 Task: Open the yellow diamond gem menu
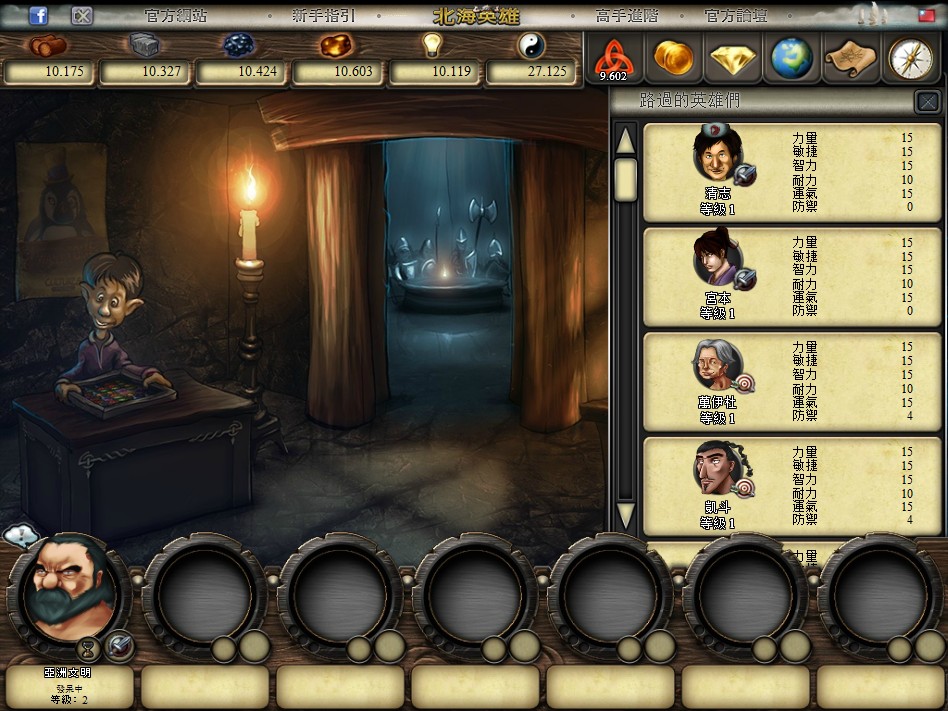pyautogui.click(x=732, y=58)
